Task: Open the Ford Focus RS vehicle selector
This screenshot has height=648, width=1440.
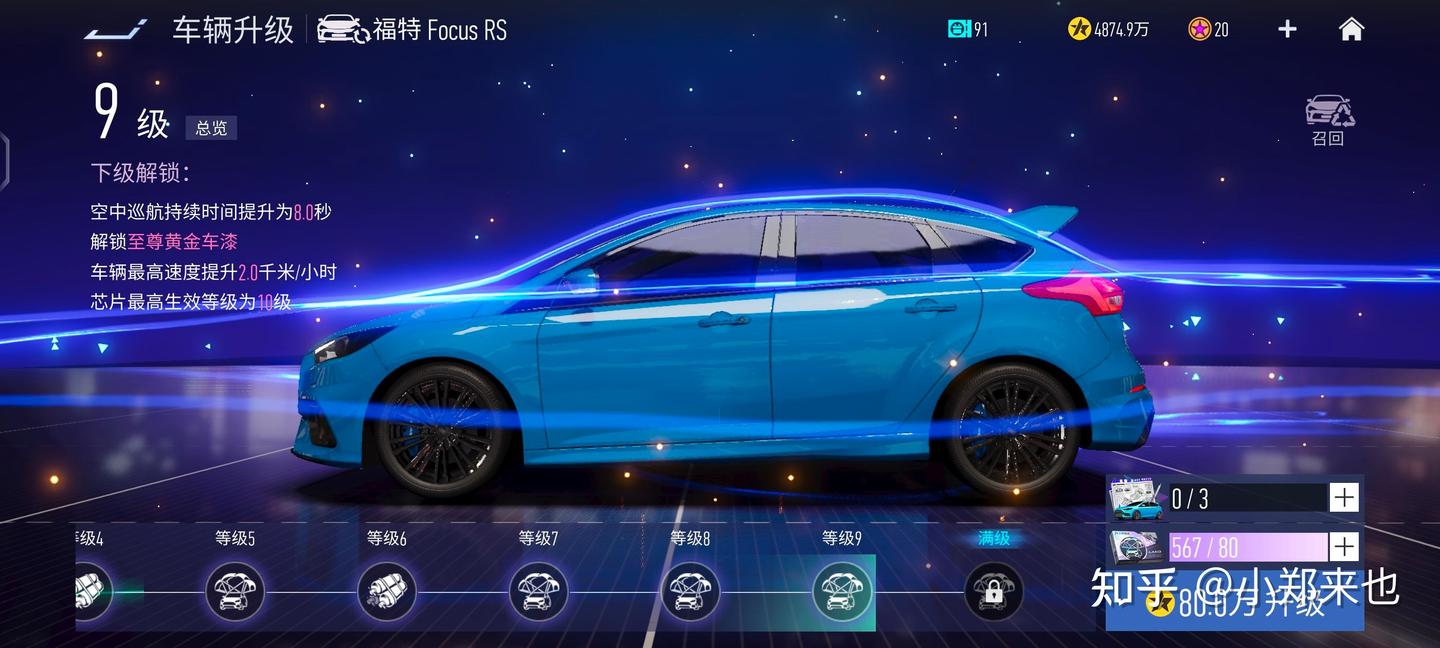Action: [412, 30]
